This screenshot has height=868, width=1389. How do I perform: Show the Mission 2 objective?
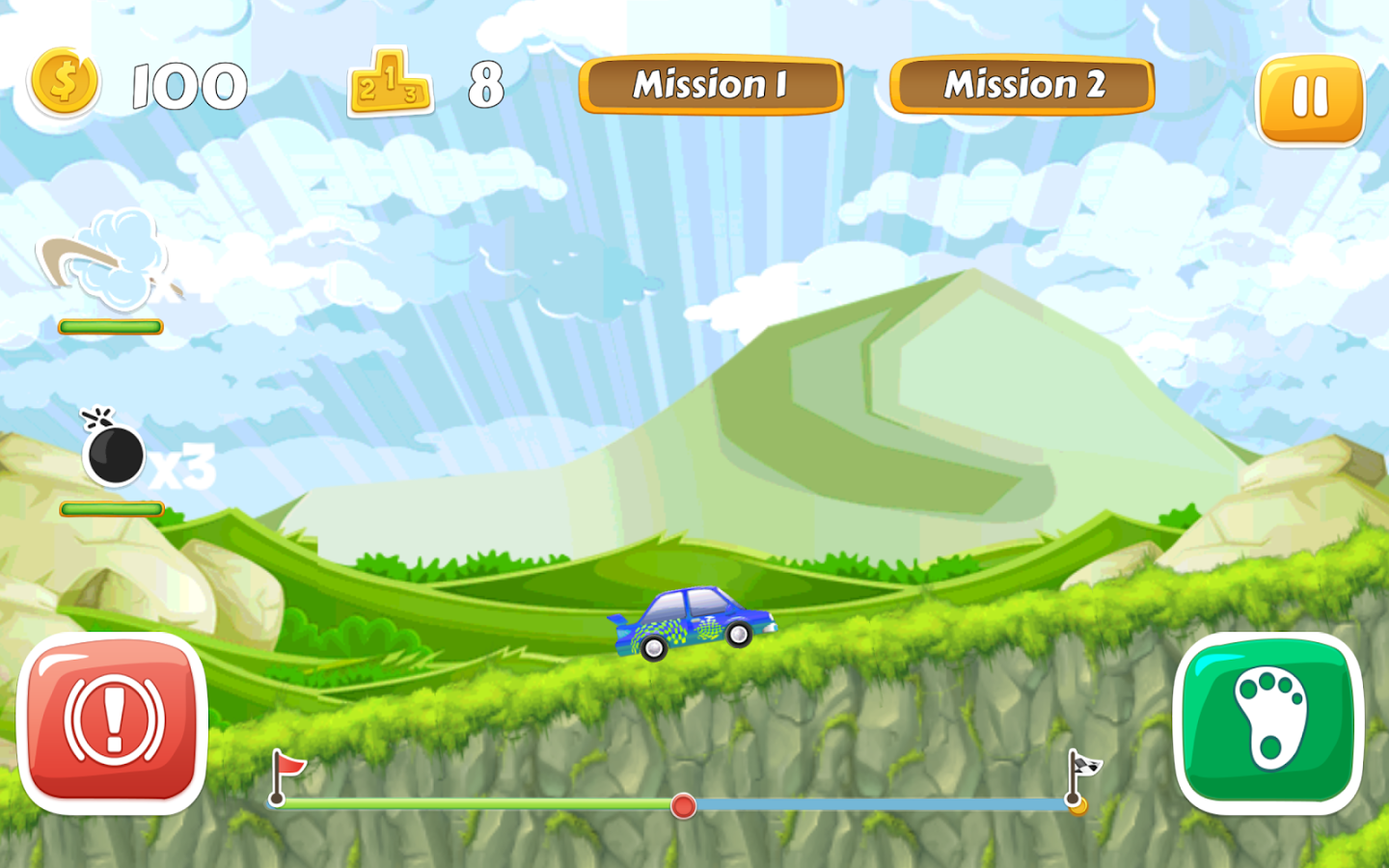(1022, 85)
